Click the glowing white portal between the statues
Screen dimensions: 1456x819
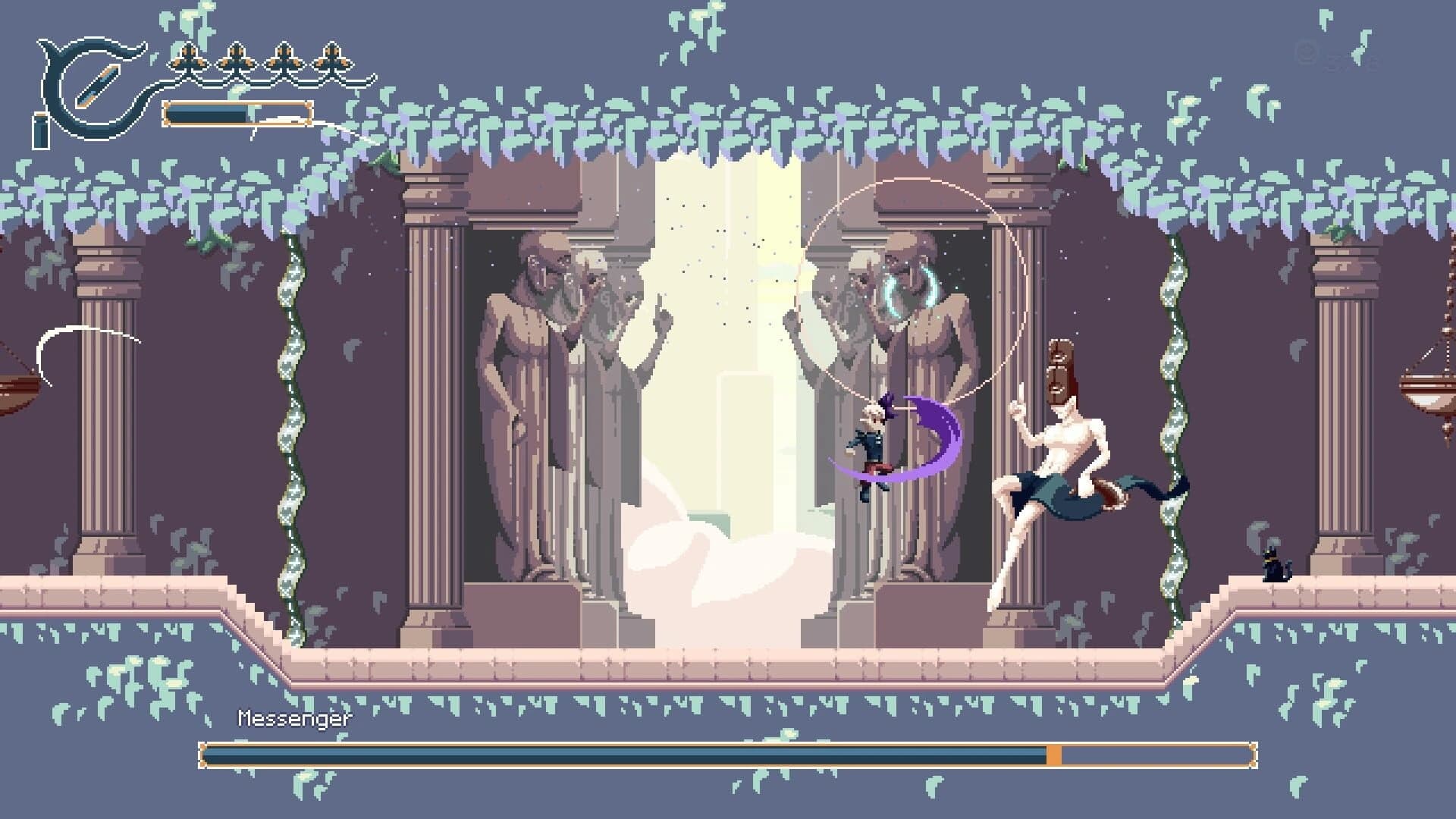(x=728, y=341)
